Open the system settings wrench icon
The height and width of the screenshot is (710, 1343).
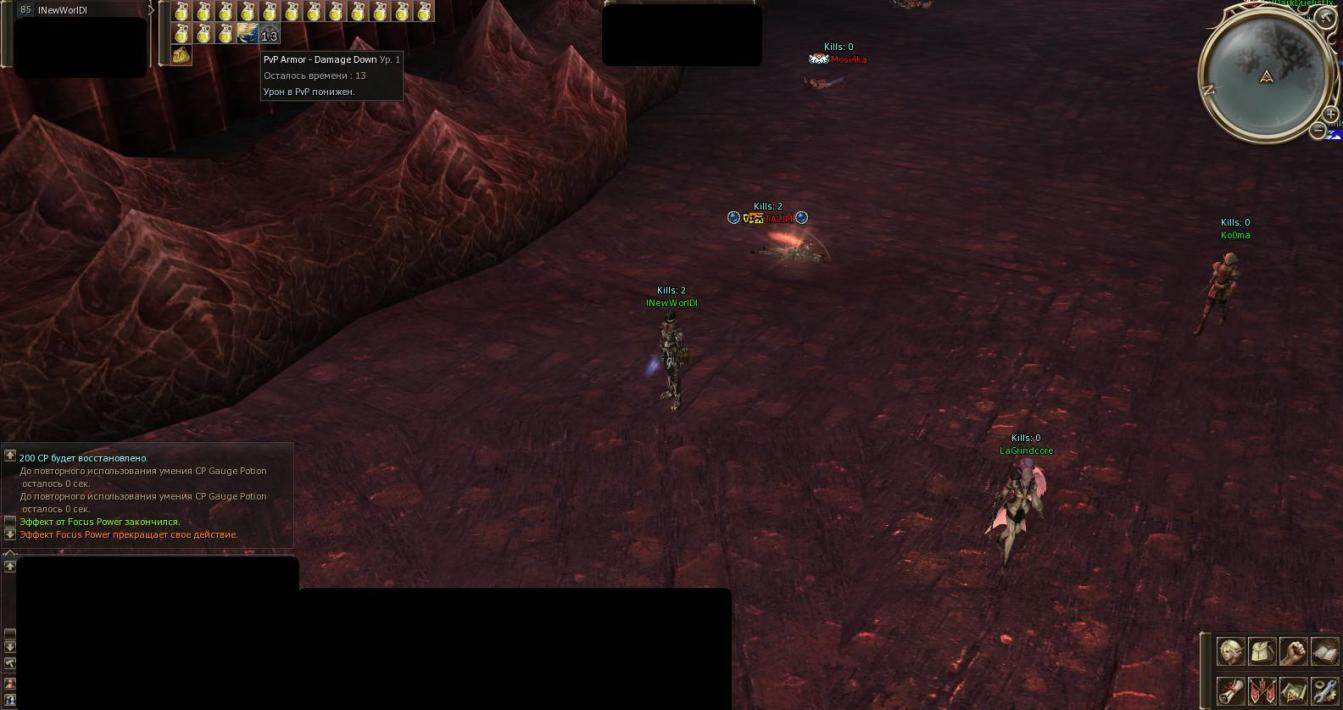1324,690
